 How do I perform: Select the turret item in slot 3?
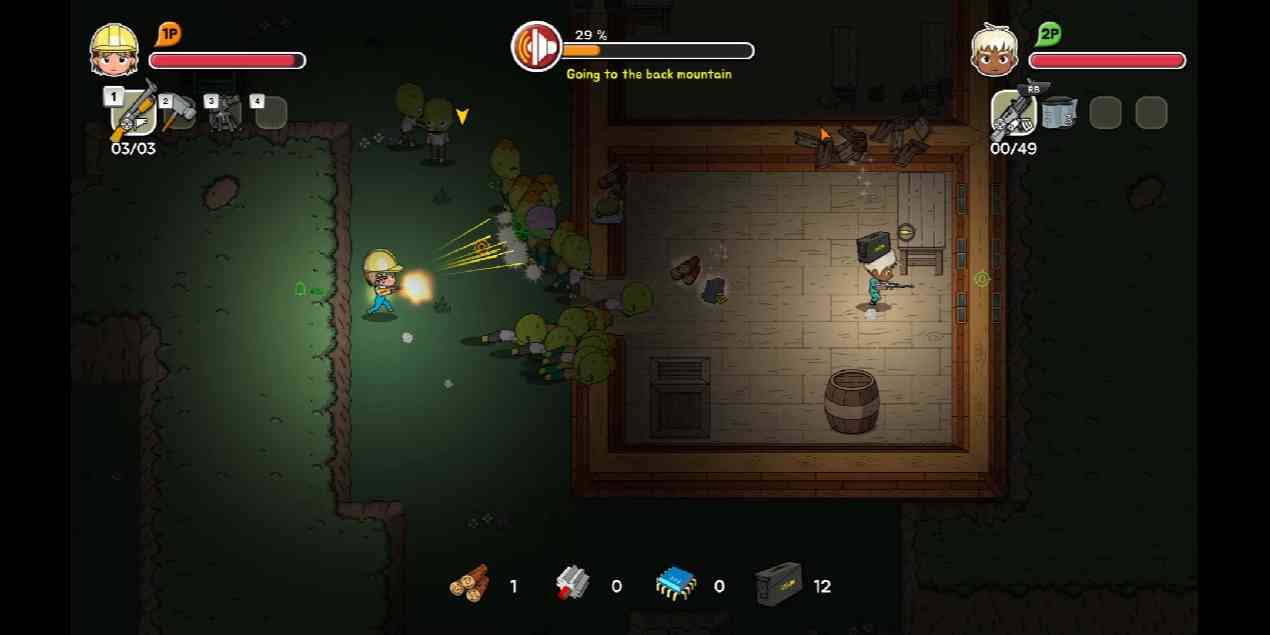(x=226, y=113)
